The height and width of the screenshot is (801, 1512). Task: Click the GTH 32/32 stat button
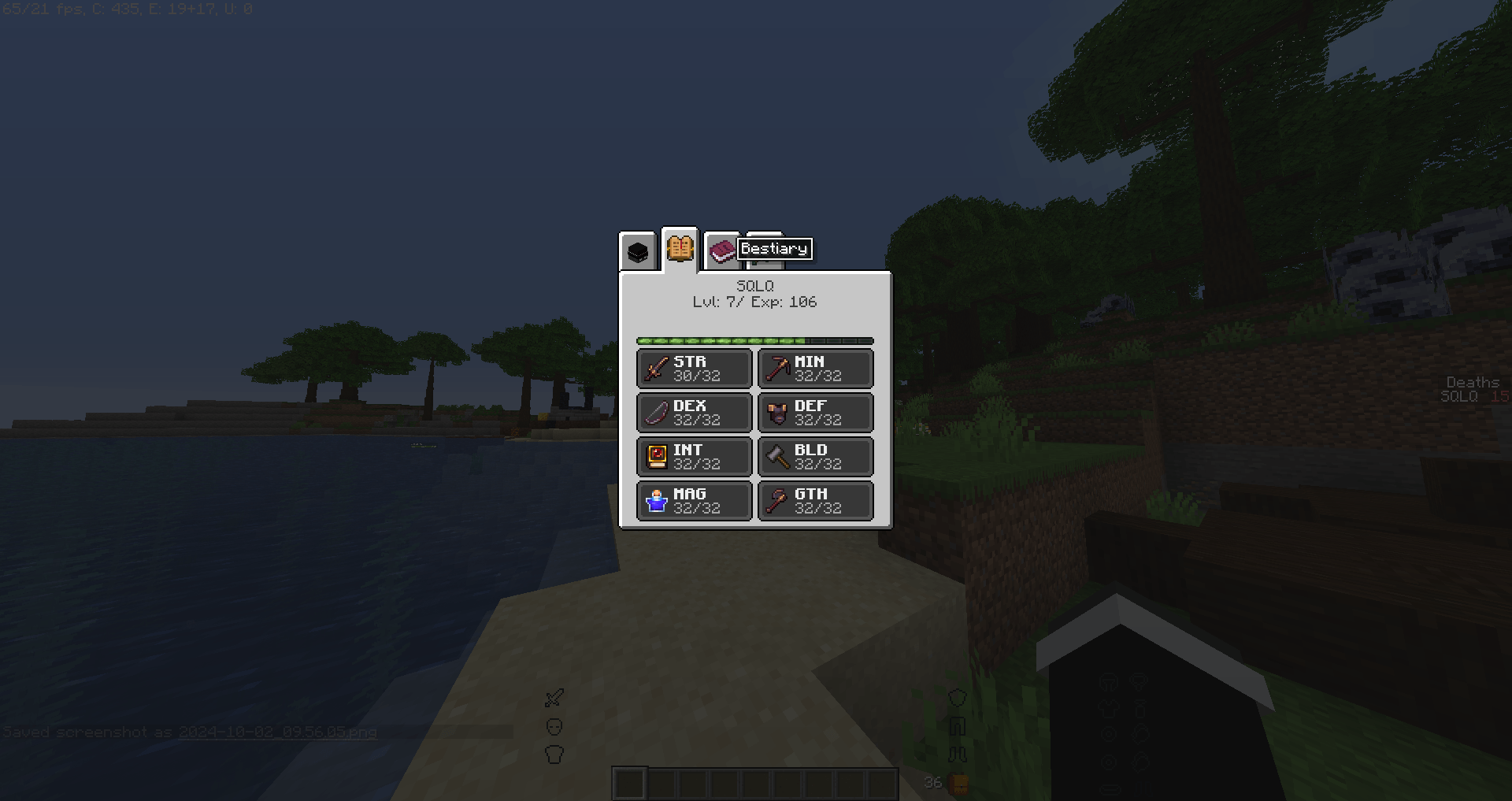814,500
